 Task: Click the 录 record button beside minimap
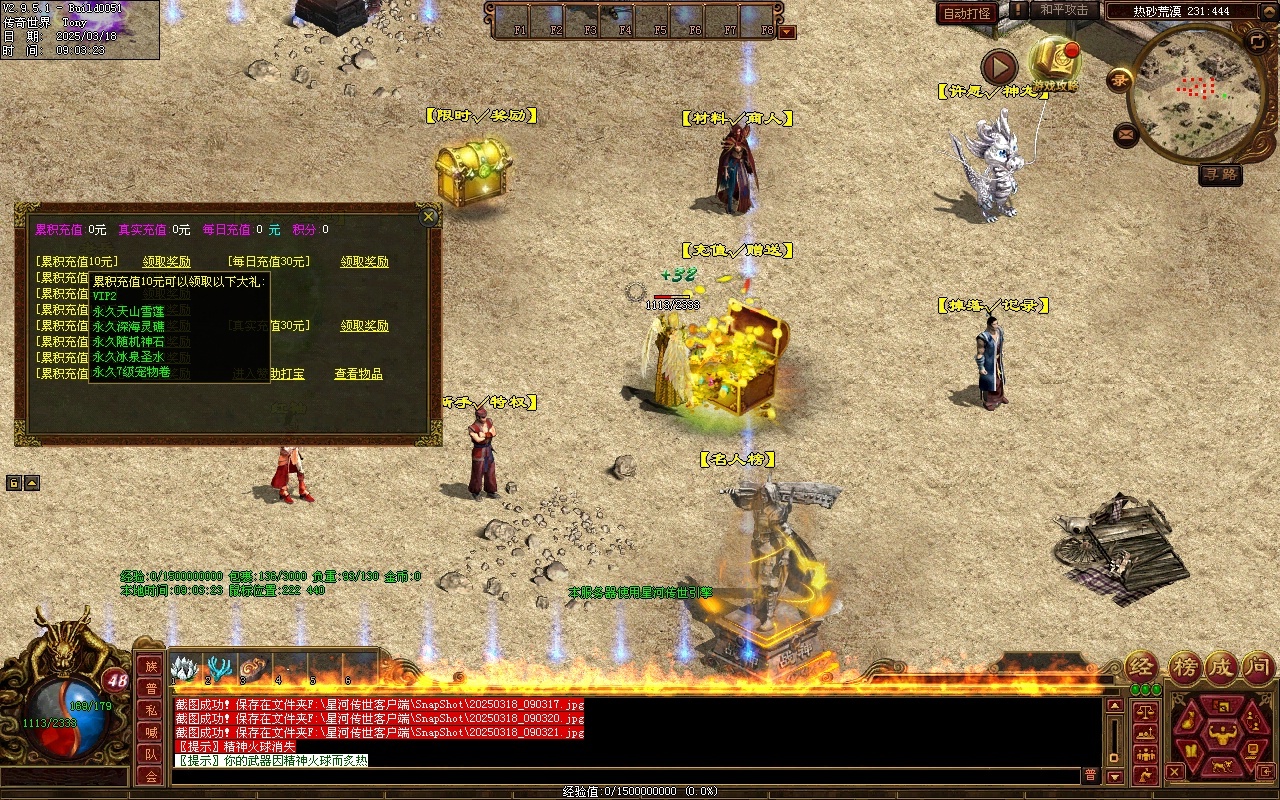pyautogui.click(x=1119, y=80)
